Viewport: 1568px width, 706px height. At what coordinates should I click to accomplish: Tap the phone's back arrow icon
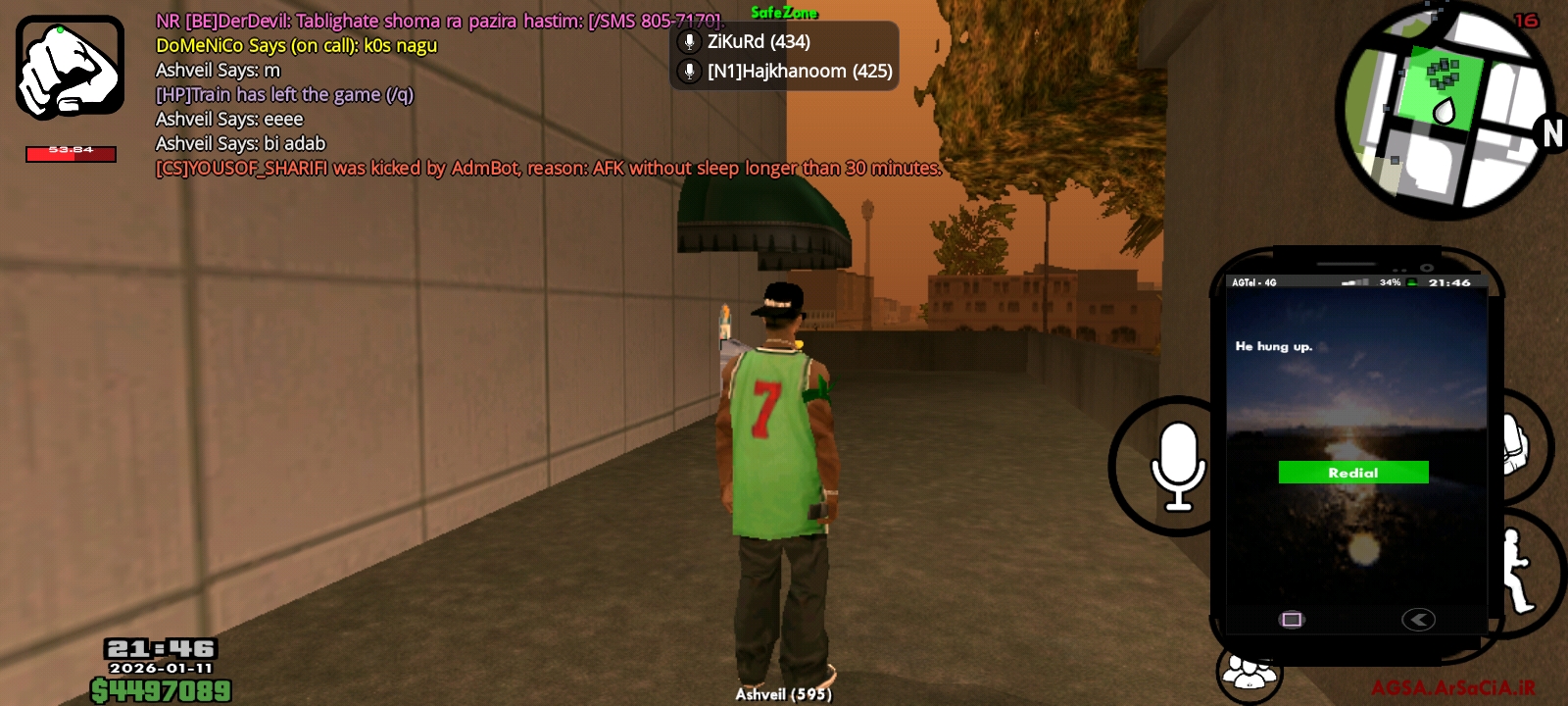tap(1418, 619)
